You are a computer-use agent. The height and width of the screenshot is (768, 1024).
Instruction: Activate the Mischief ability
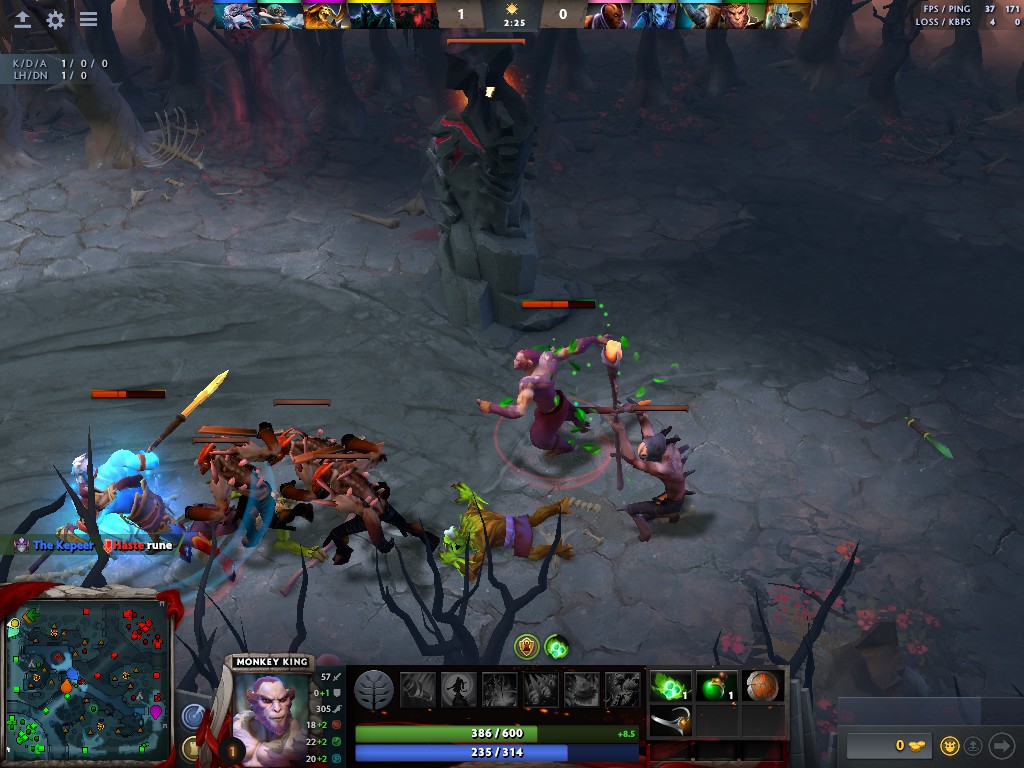581,689
